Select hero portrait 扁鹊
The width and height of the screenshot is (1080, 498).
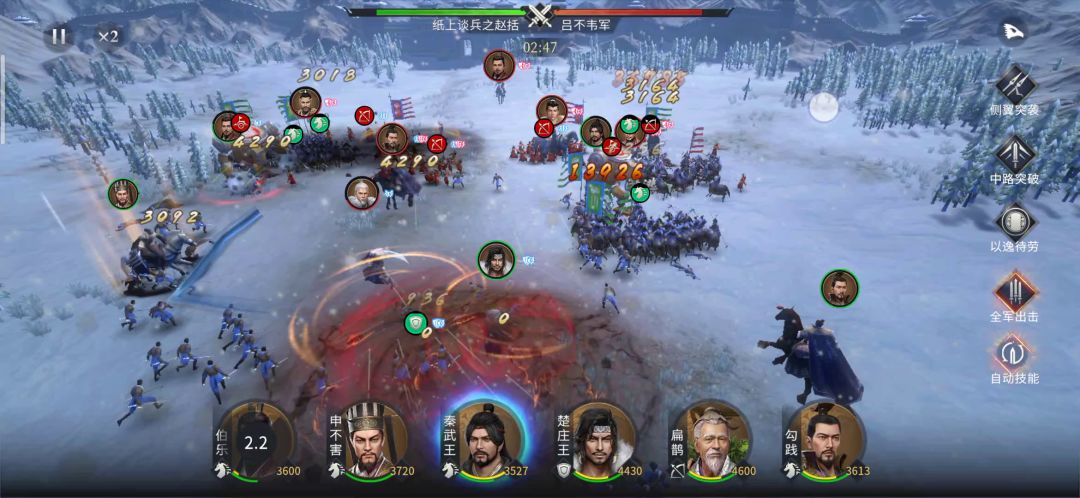[x=712, y=440]
